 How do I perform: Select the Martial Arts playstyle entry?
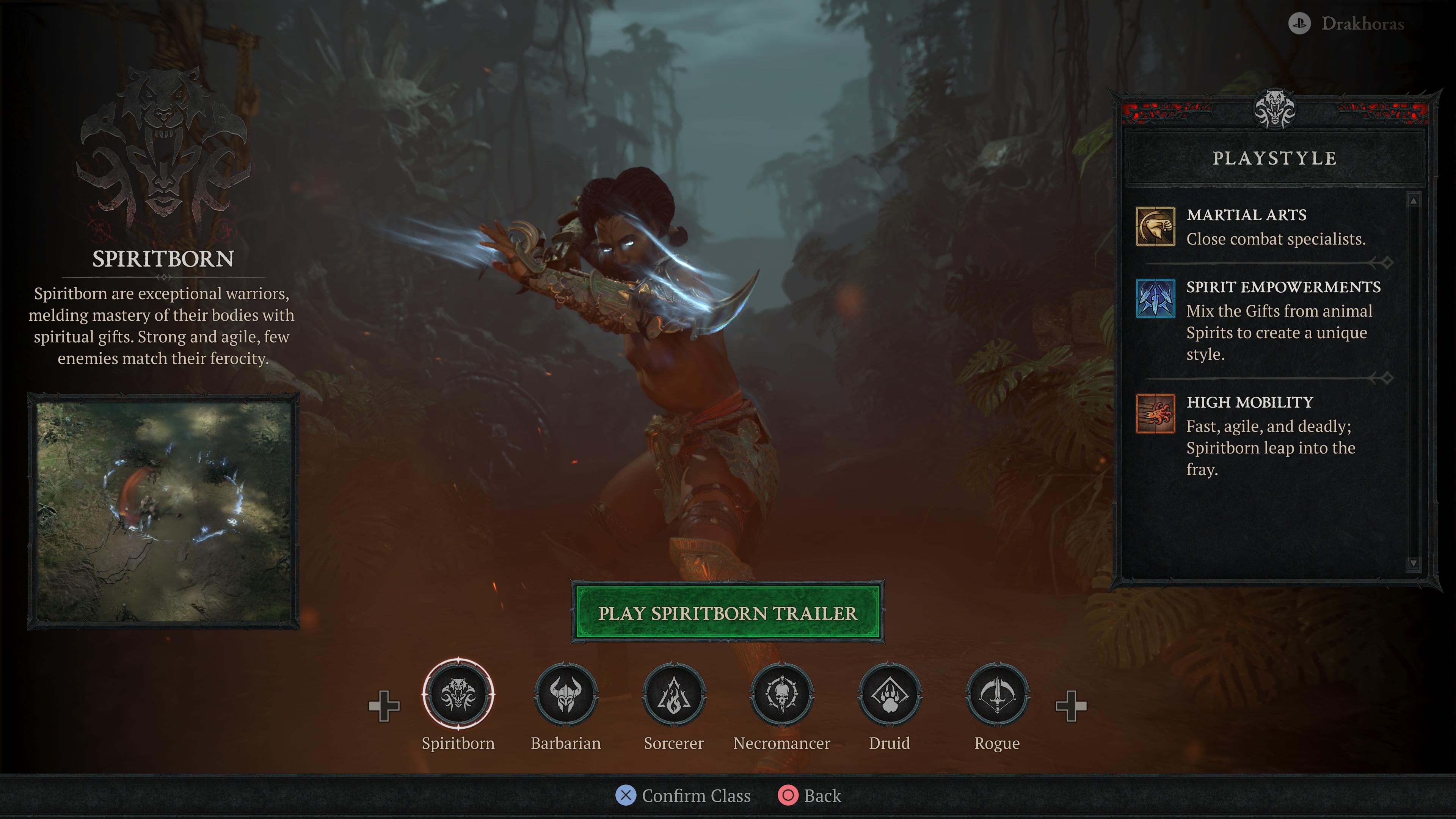pyautogui.click(x=1264, y=227)
